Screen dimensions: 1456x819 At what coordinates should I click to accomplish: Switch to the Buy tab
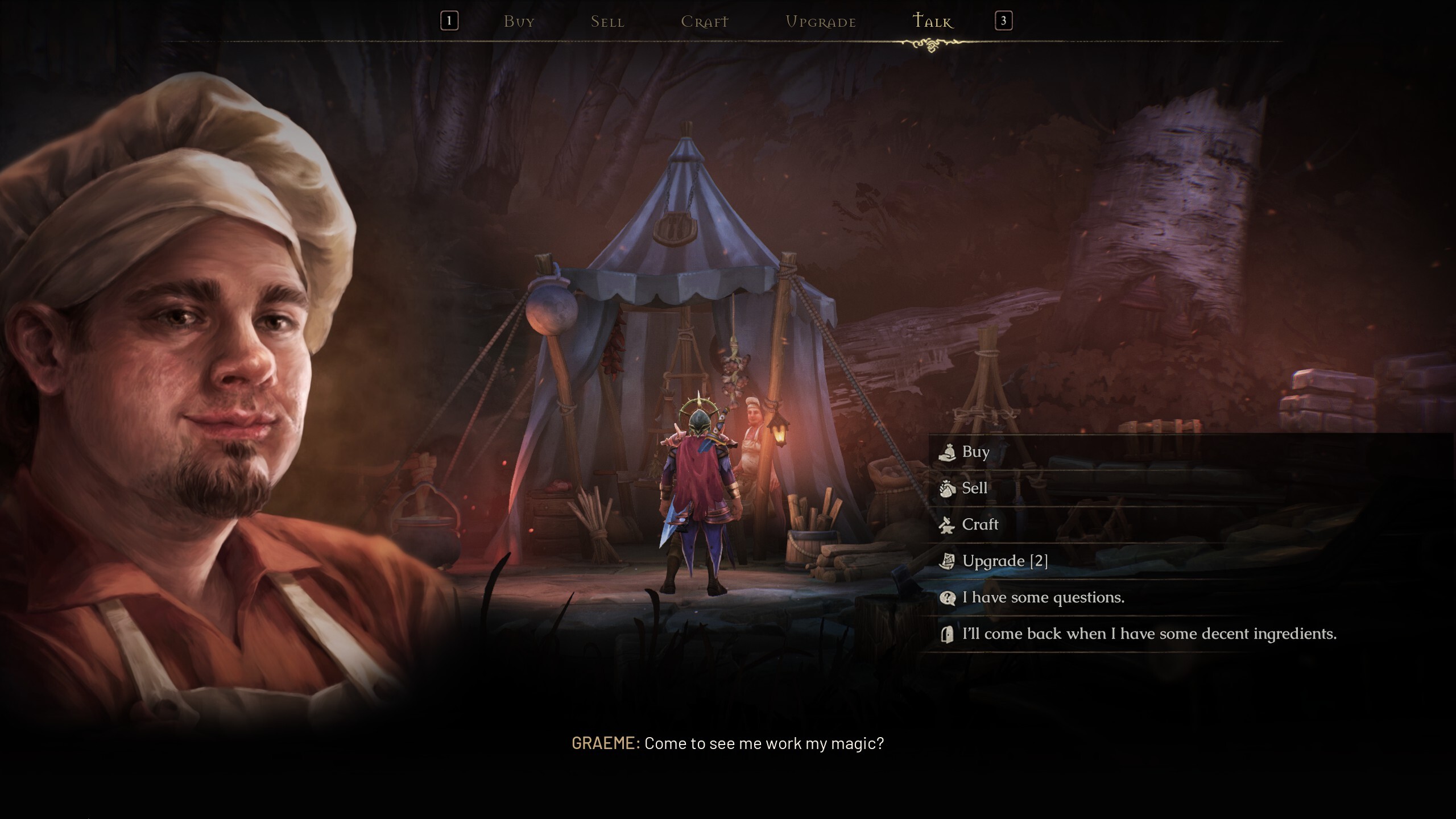[x=519, y=22]
